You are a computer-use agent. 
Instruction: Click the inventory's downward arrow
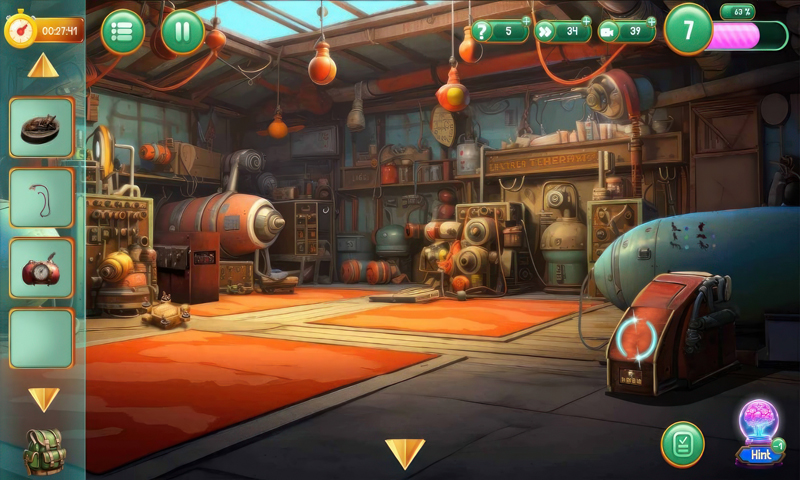pyautogui.click(x=43, y=400)
